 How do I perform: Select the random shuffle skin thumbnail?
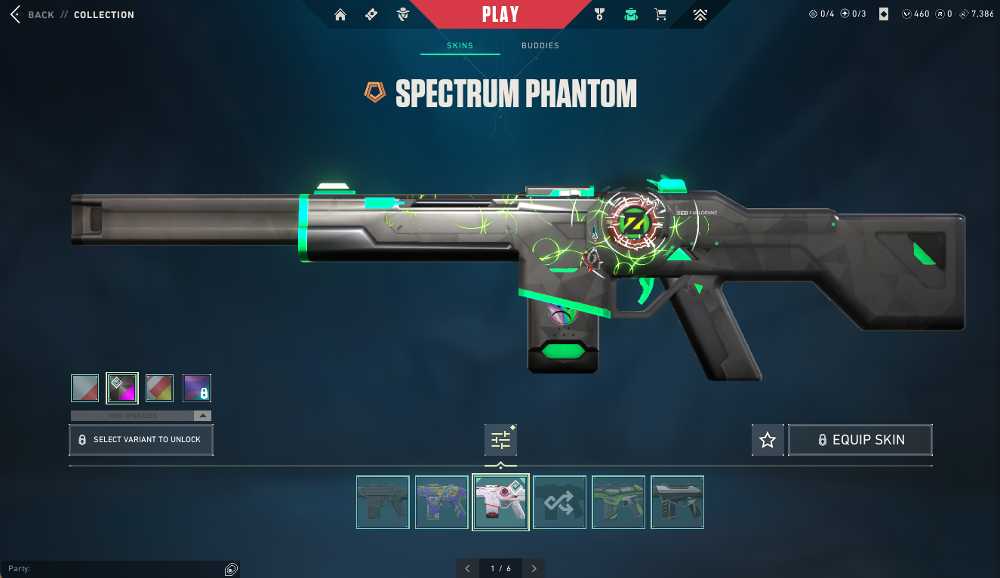pos(559,502)
